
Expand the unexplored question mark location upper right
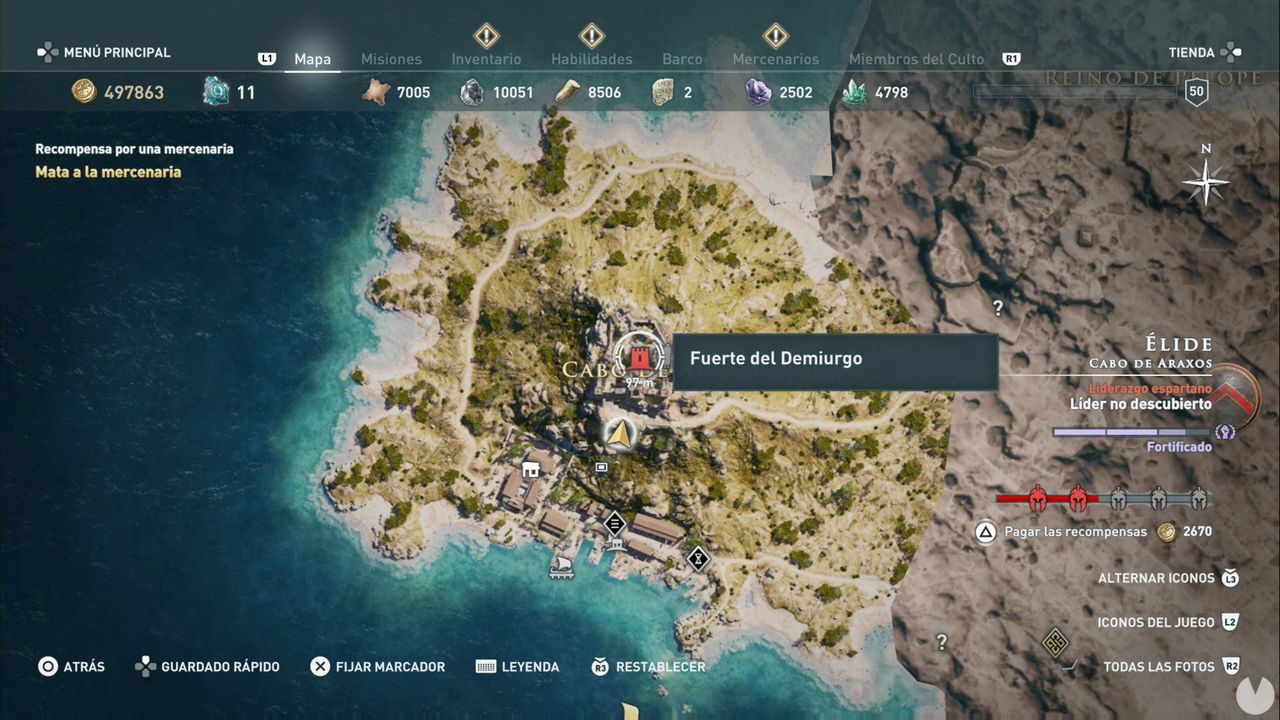click(x=997, y=307)
